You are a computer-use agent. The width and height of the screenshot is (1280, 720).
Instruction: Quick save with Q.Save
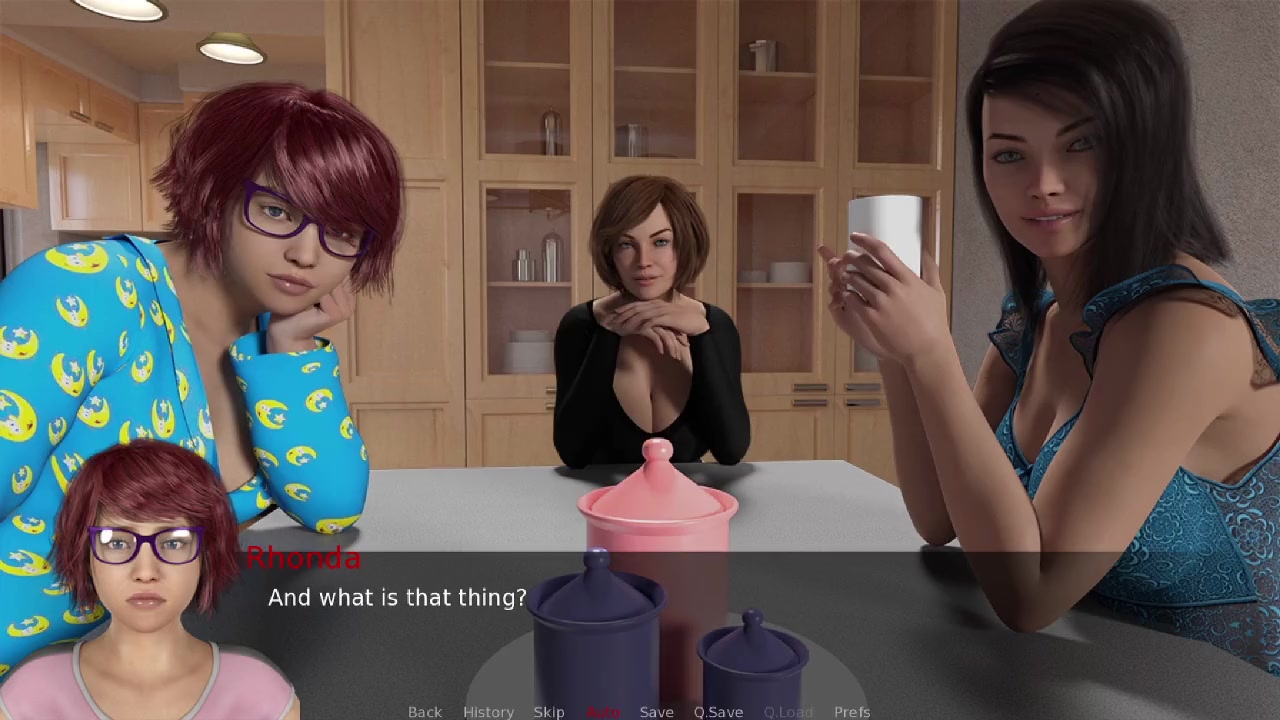tap(718, 711)
